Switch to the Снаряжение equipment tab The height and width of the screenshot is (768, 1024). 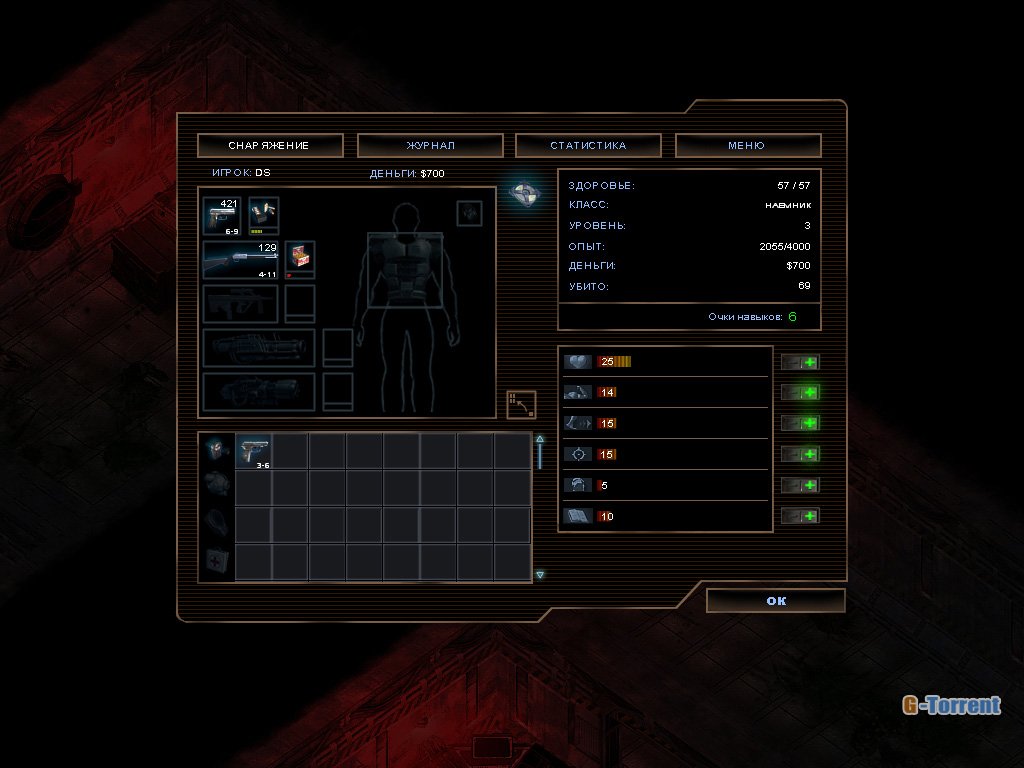(x=270, y=146)
